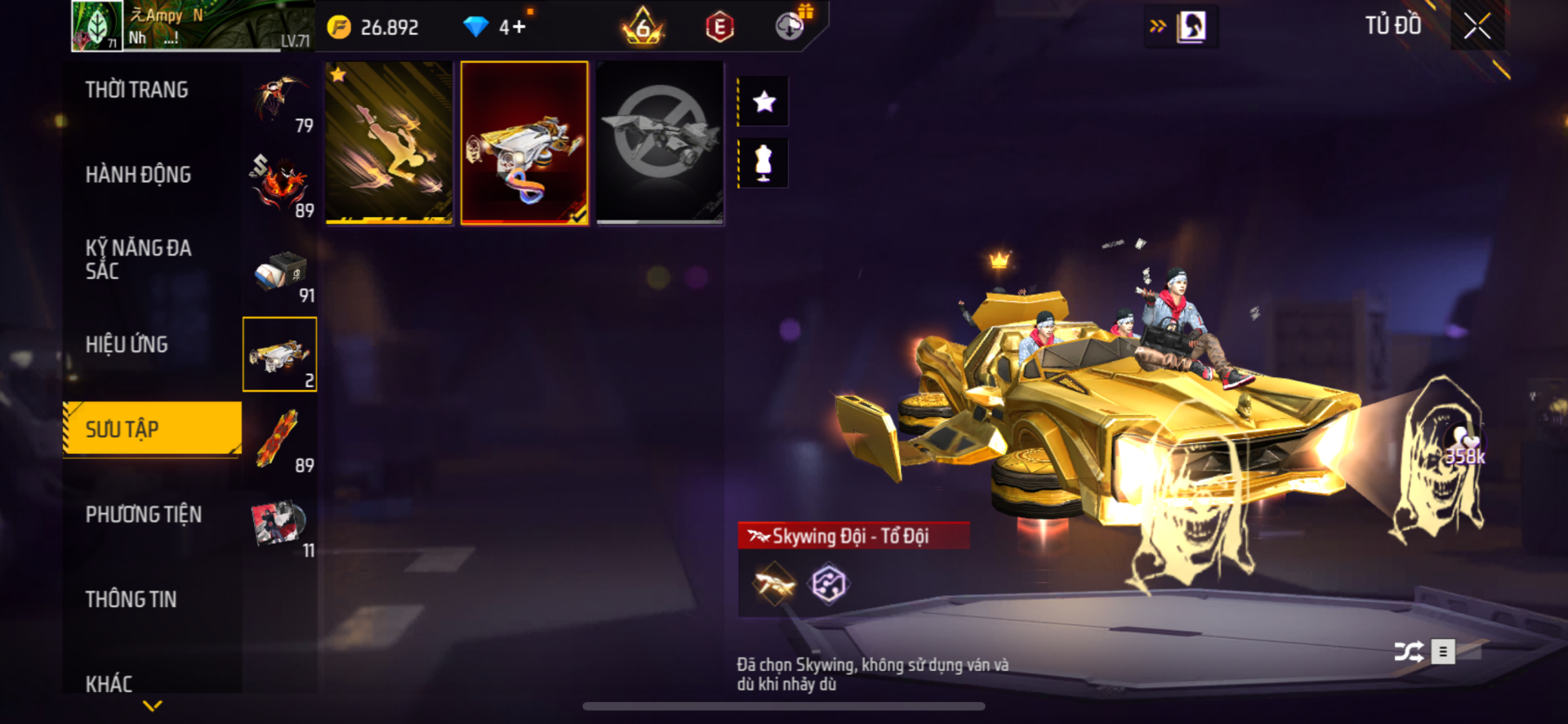The width and height of the screenshot is (1568, 724).
Task: Switch to the Hành Động tab
Action: click(139, 175)
